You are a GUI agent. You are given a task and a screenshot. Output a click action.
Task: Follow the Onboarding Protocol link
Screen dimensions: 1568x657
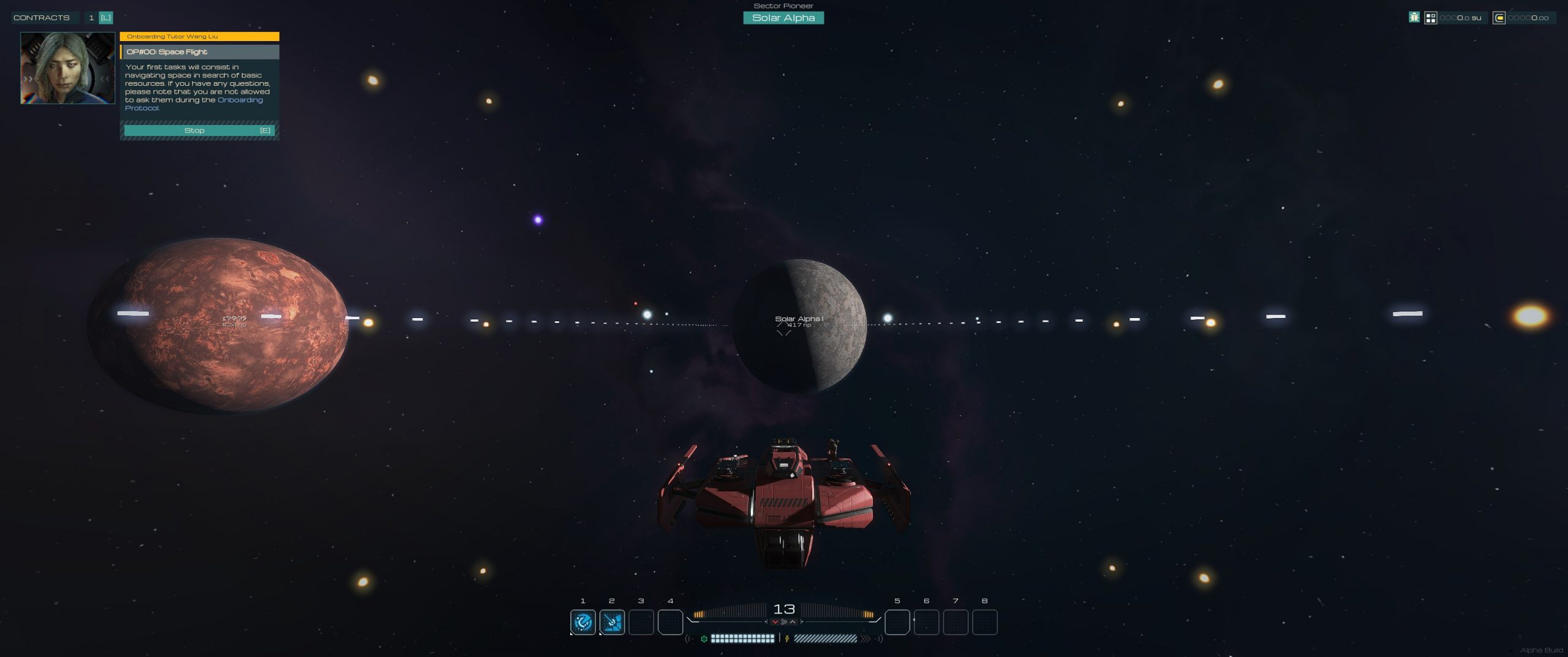click(x=239, y=100)
